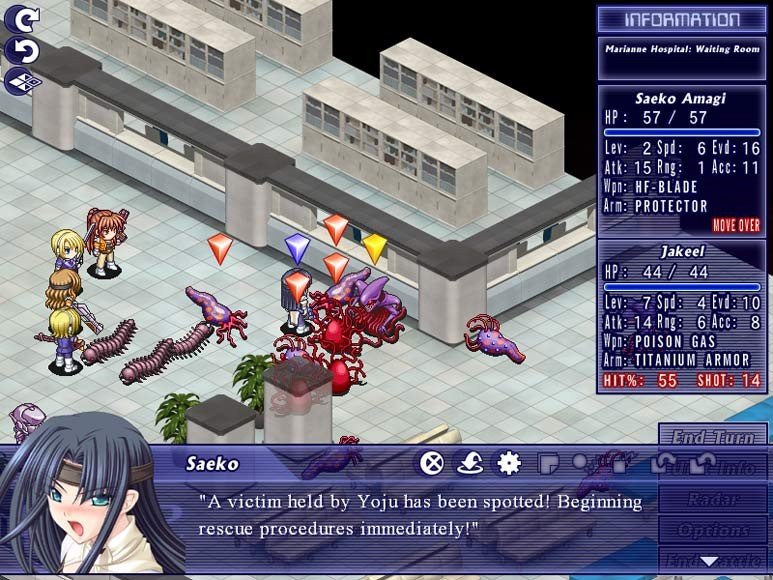Select the Jakeel enemy info panel
Image resolution: width=773 pixels, height=580 pixels.
(679, 315)
